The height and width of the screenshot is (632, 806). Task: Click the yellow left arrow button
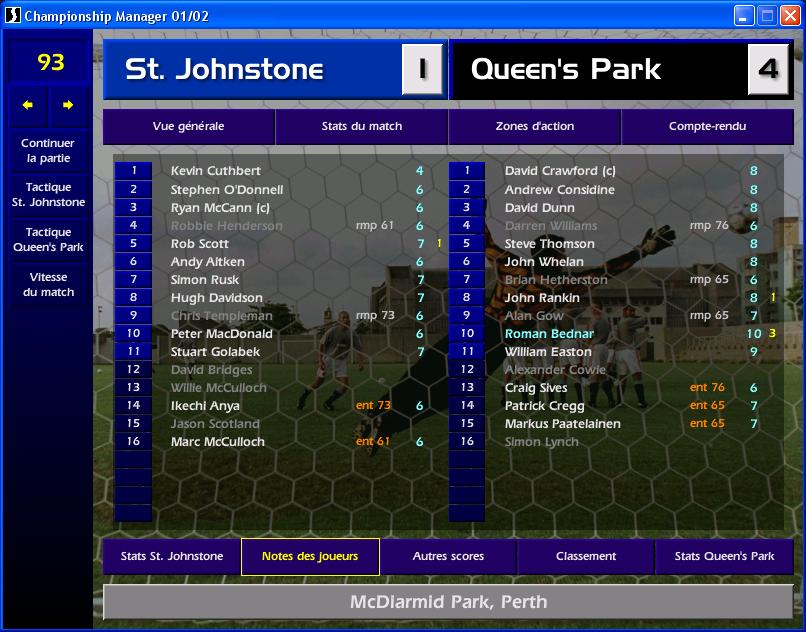click(x=28, y=105)
